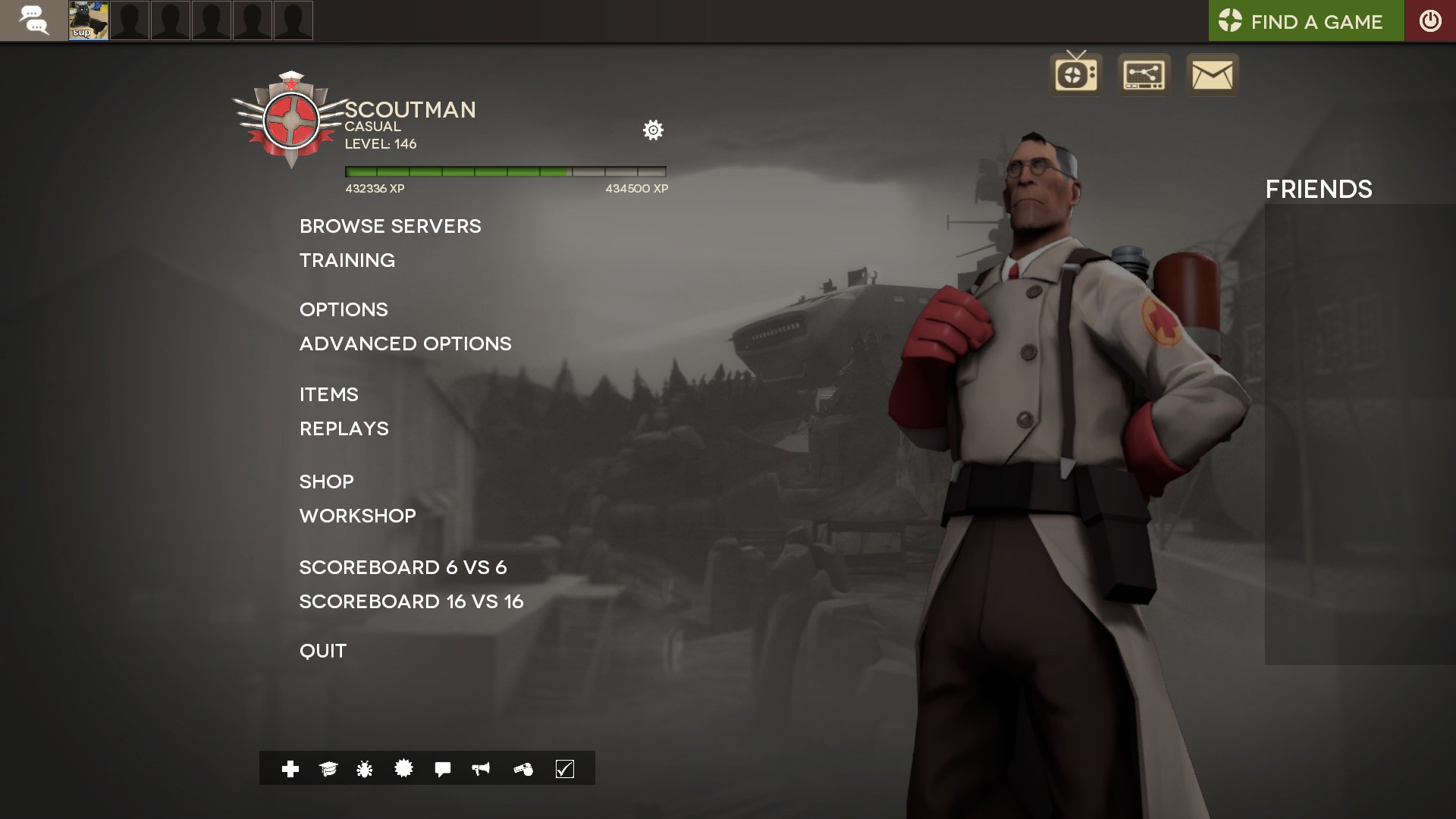This screenshot has height=819, width=1456.
Task: Click the whistle report icon
Action: (522, 769)
